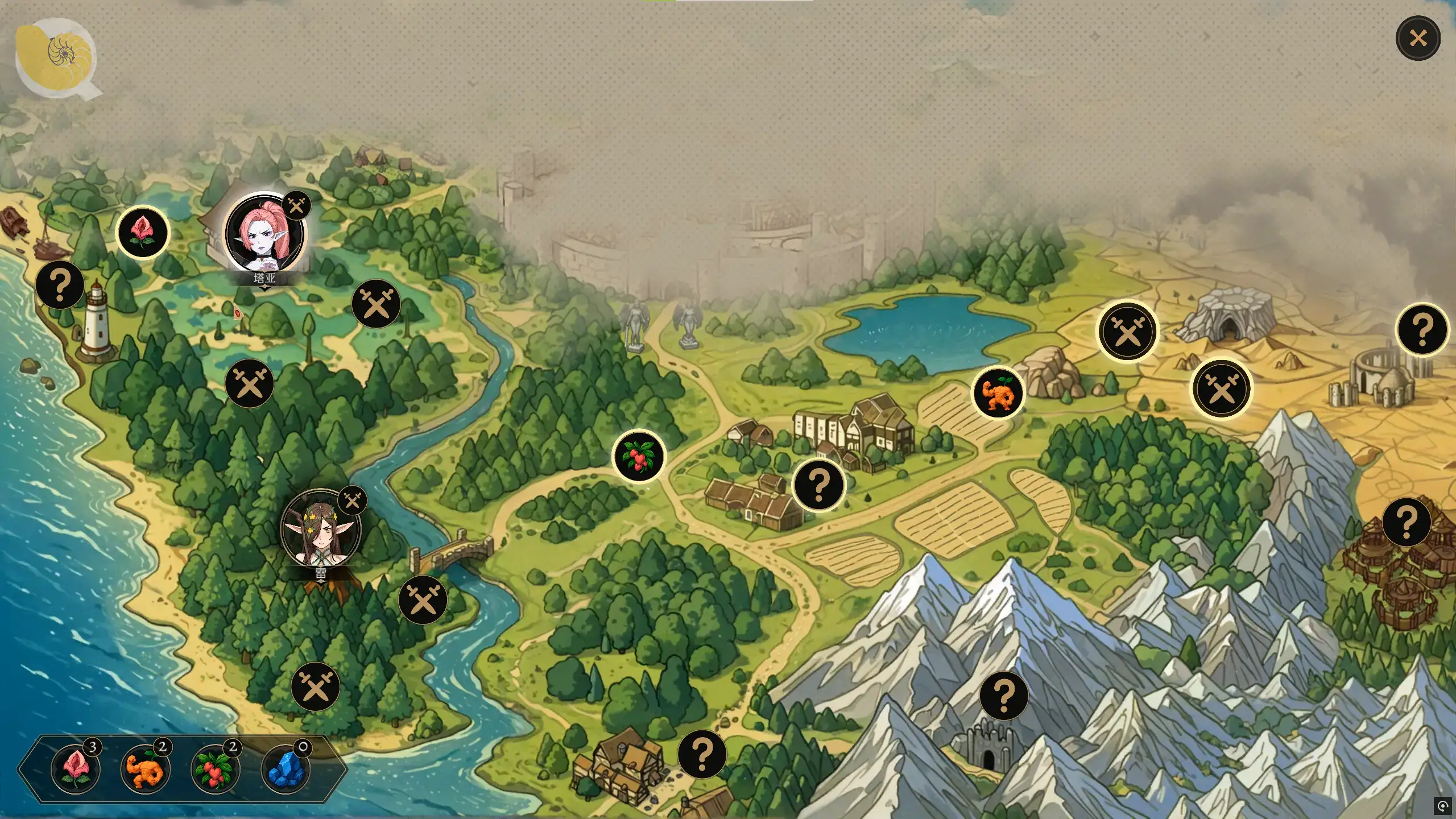The height and width of the screenshot is (819, 1456).
Task: Check the question mark over the wooden huts
Action: pyautogui.click(x=1406, y=522)
